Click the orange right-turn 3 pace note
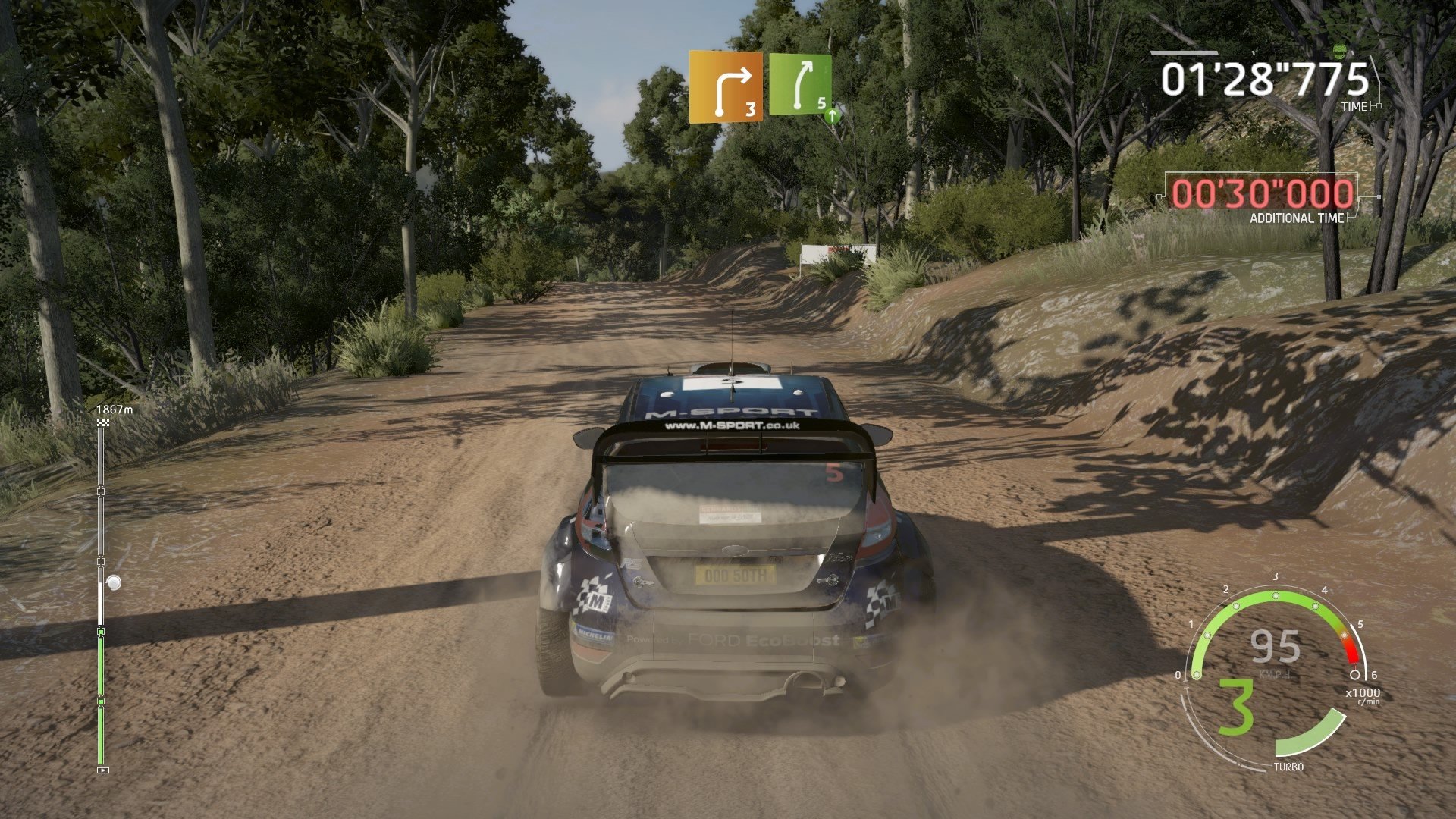1456x819 pixels. (725, 86)
